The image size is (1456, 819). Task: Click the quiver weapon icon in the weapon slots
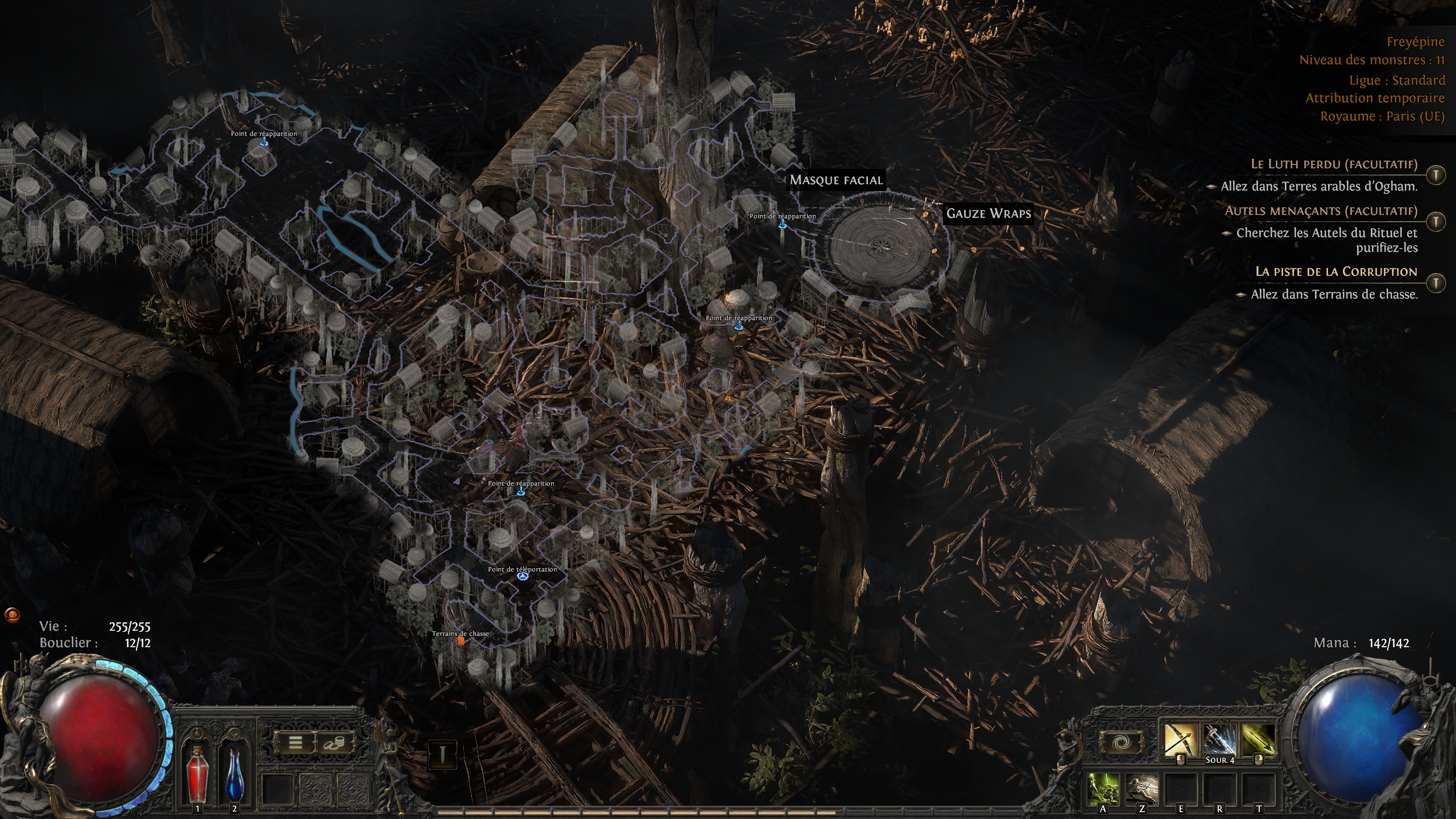[x=1259, y=738]
